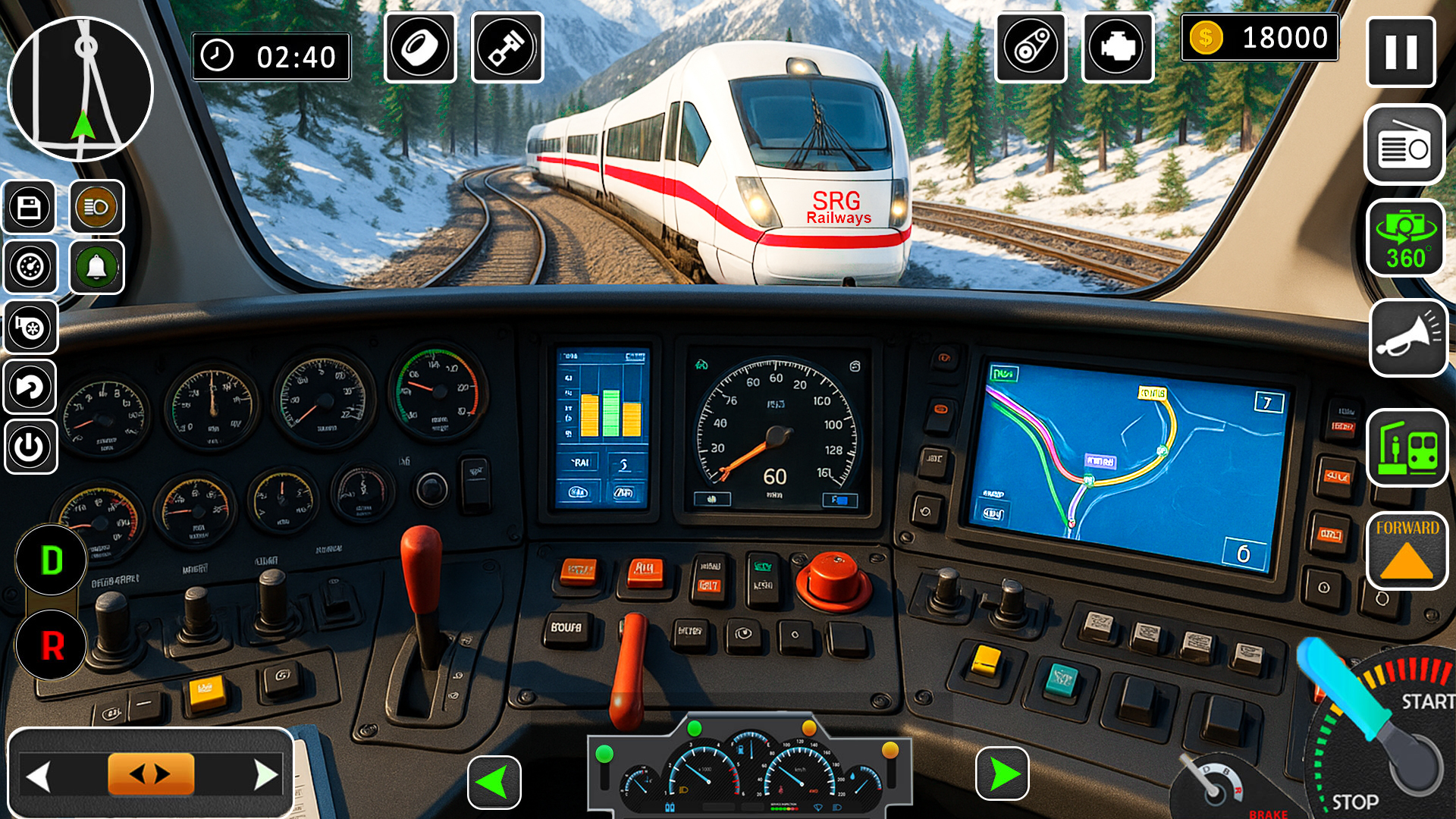1456x819 pixels.
Task: Check the clock timer display
Action: click(271, 56)
